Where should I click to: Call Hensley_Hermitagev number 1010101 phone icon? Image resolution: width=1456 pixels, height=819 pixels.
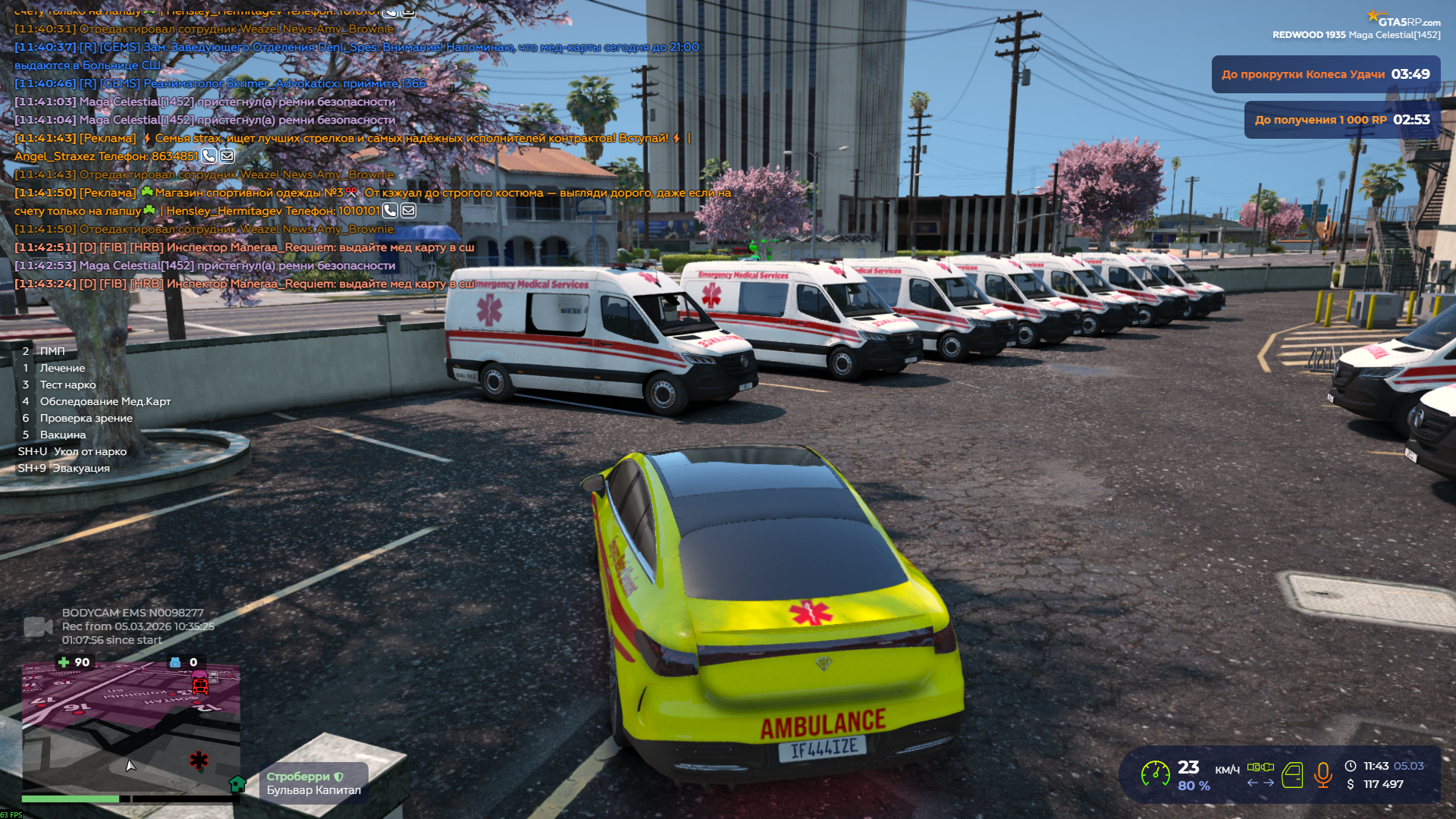click(x=390, y=211)
